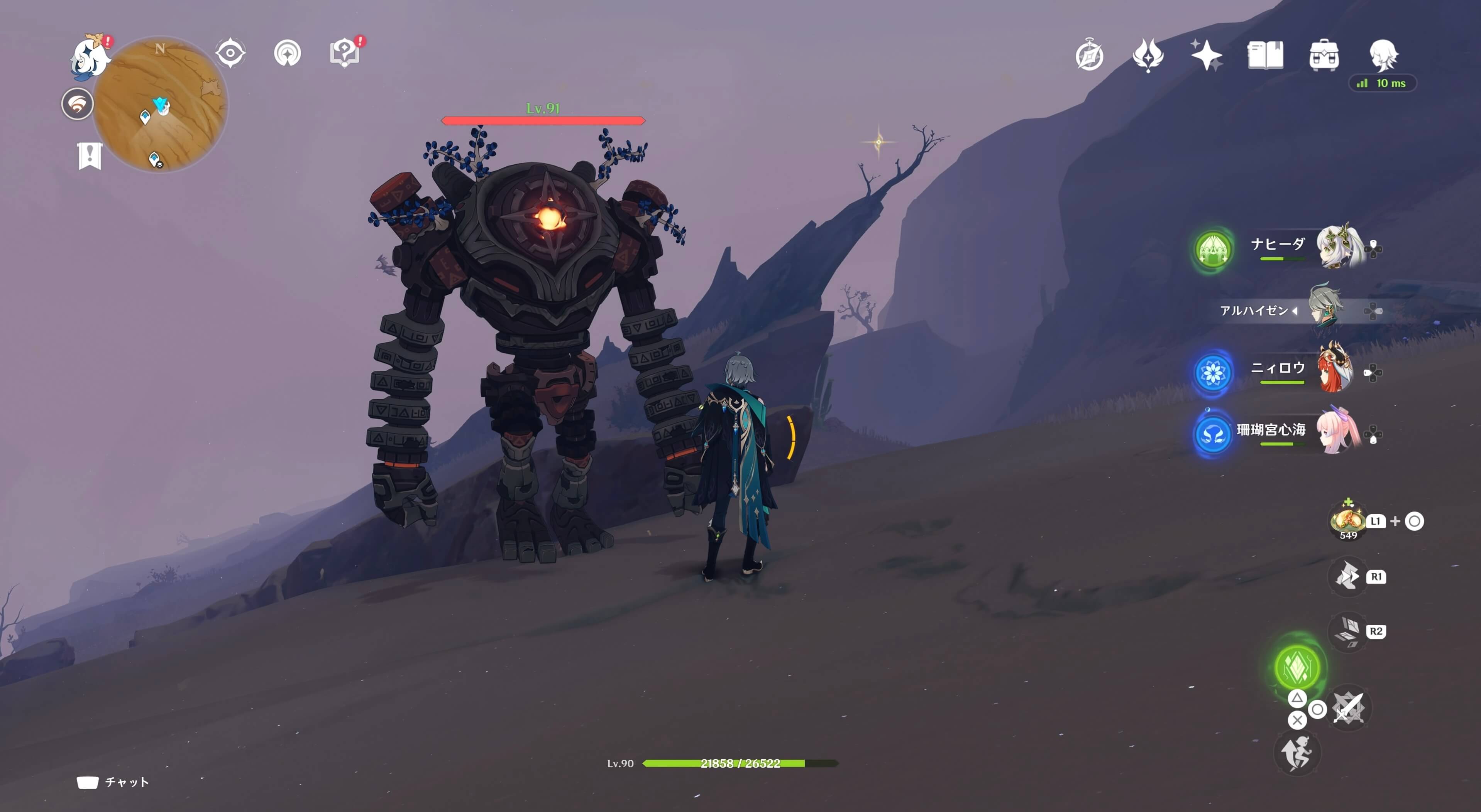Activate the green Elemental Burst icon
The height and width of the screenshot is (812, 1481).
tap(1297, 667)
